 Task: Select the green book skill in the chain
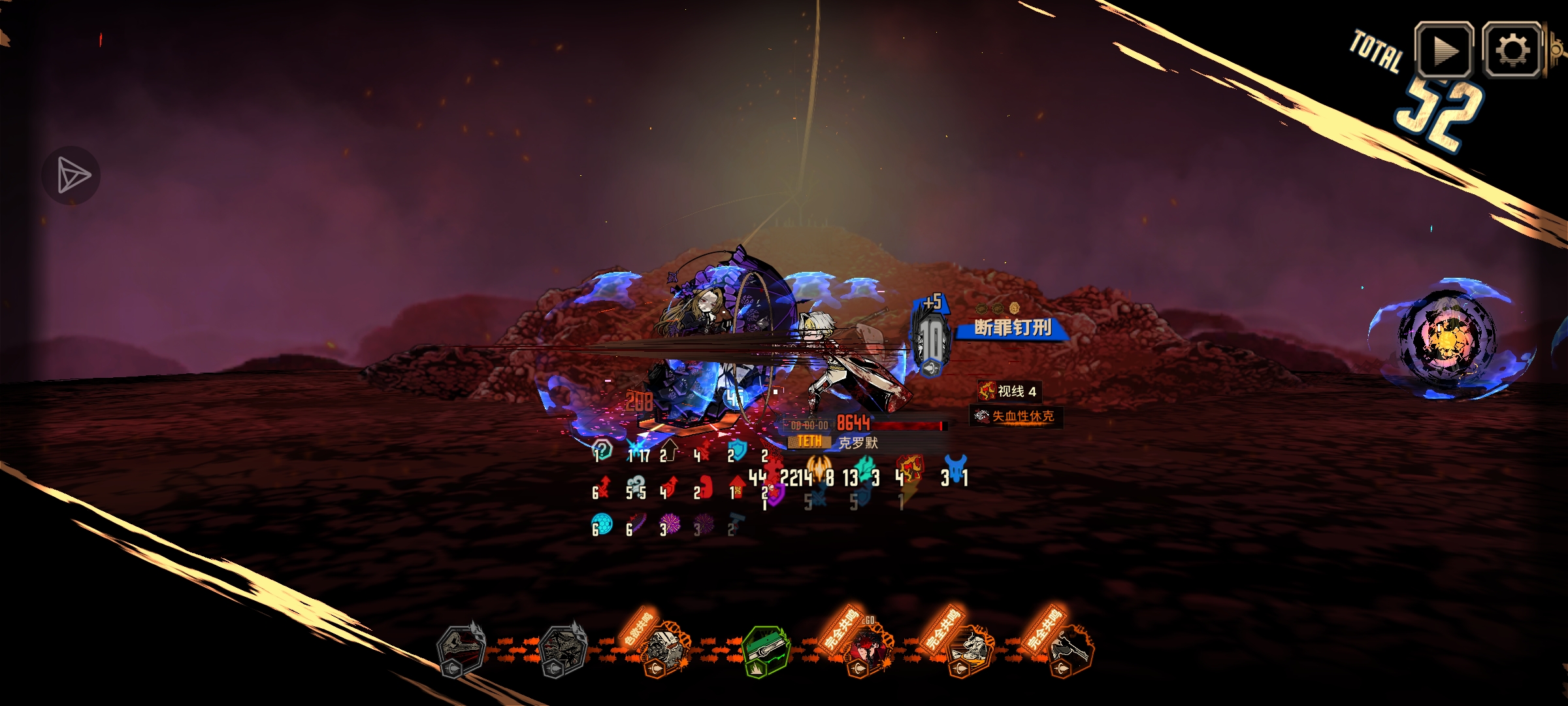click(x=766, y=651)
